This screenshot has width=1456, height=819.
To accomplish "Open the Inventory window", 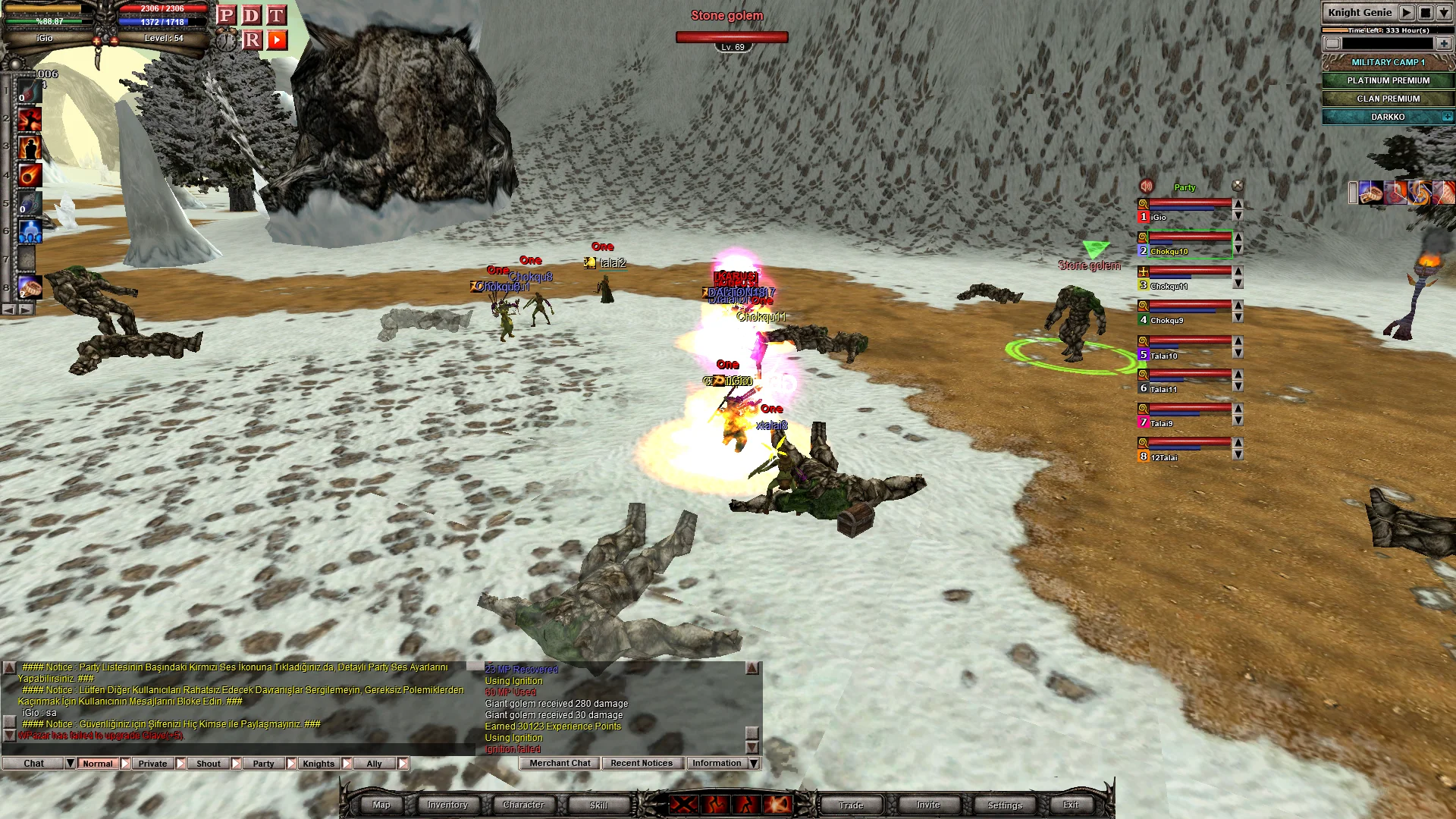I will coord(447,805).
